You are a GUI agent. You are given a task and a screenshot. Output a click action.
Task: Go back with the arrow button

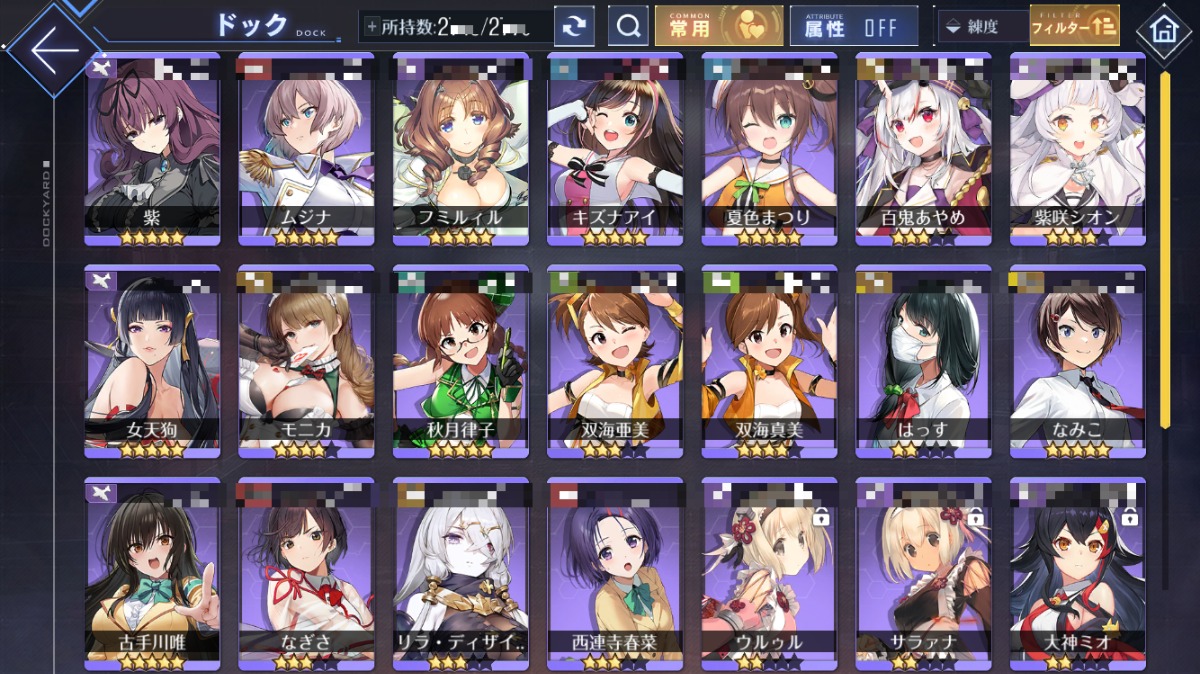(x=50, y=48)
